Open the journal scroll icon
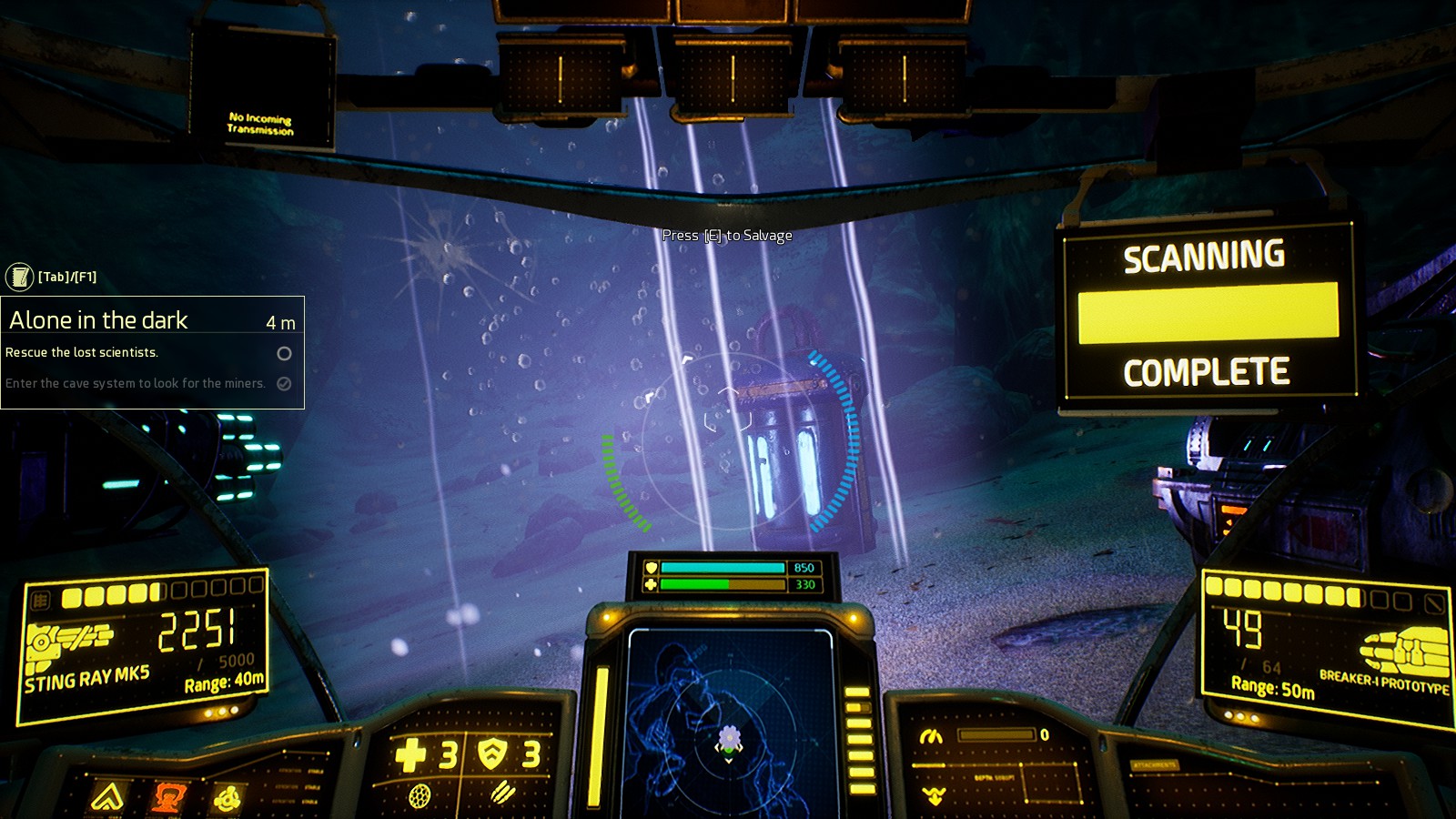Viewport: 1456px width, 819px height. pos(19,277)
